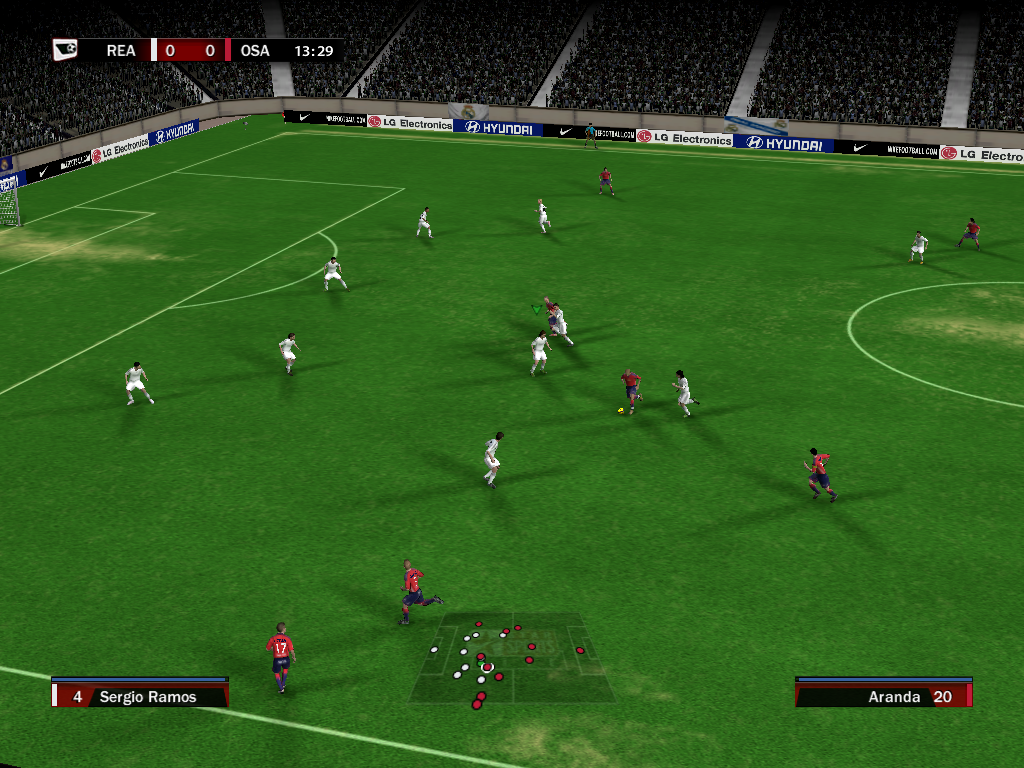1024x768 pixels.
Task: Select the Aranda player name panel
Action: (x=883, y=696)
